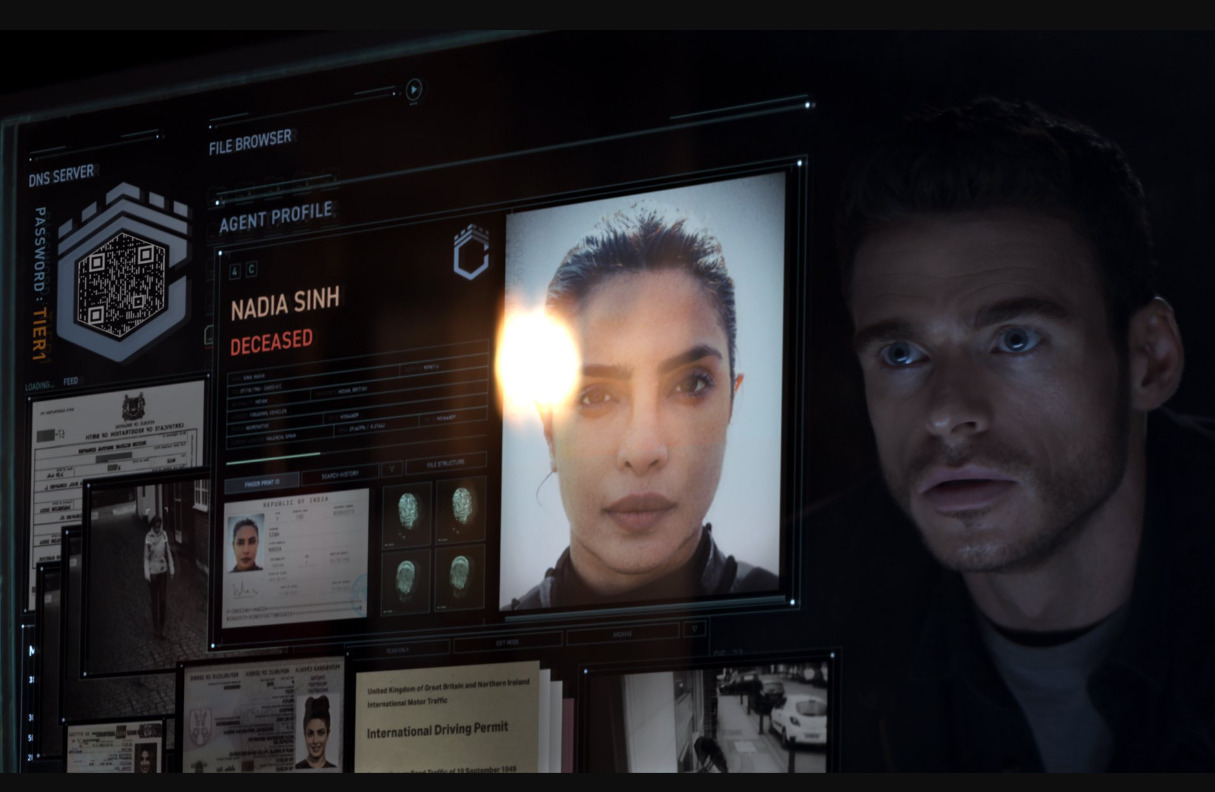This screenshot has height=792, width=1215.
Task: Open the Serbian ID document with photo
Action: point(262,716)
